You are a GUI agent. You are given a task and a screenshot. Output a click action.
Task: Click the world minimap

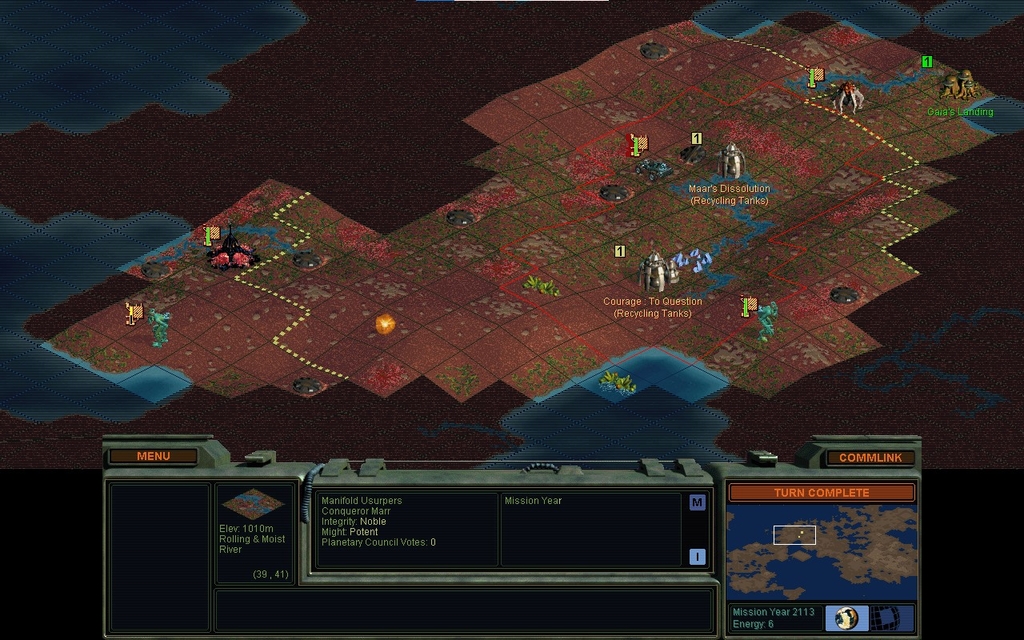[820, 552]
